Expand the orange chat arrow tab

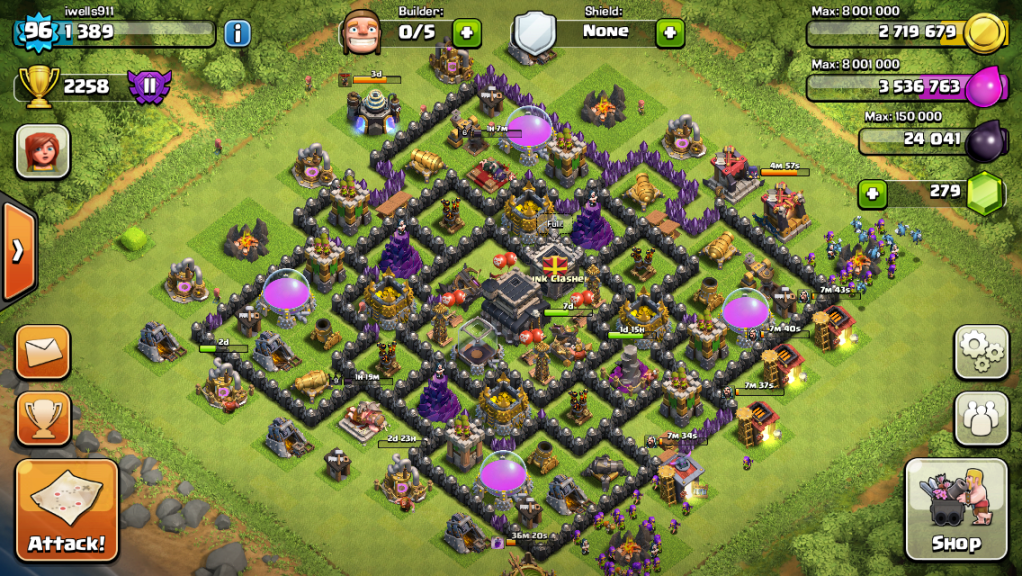click(x=17, y=252)
